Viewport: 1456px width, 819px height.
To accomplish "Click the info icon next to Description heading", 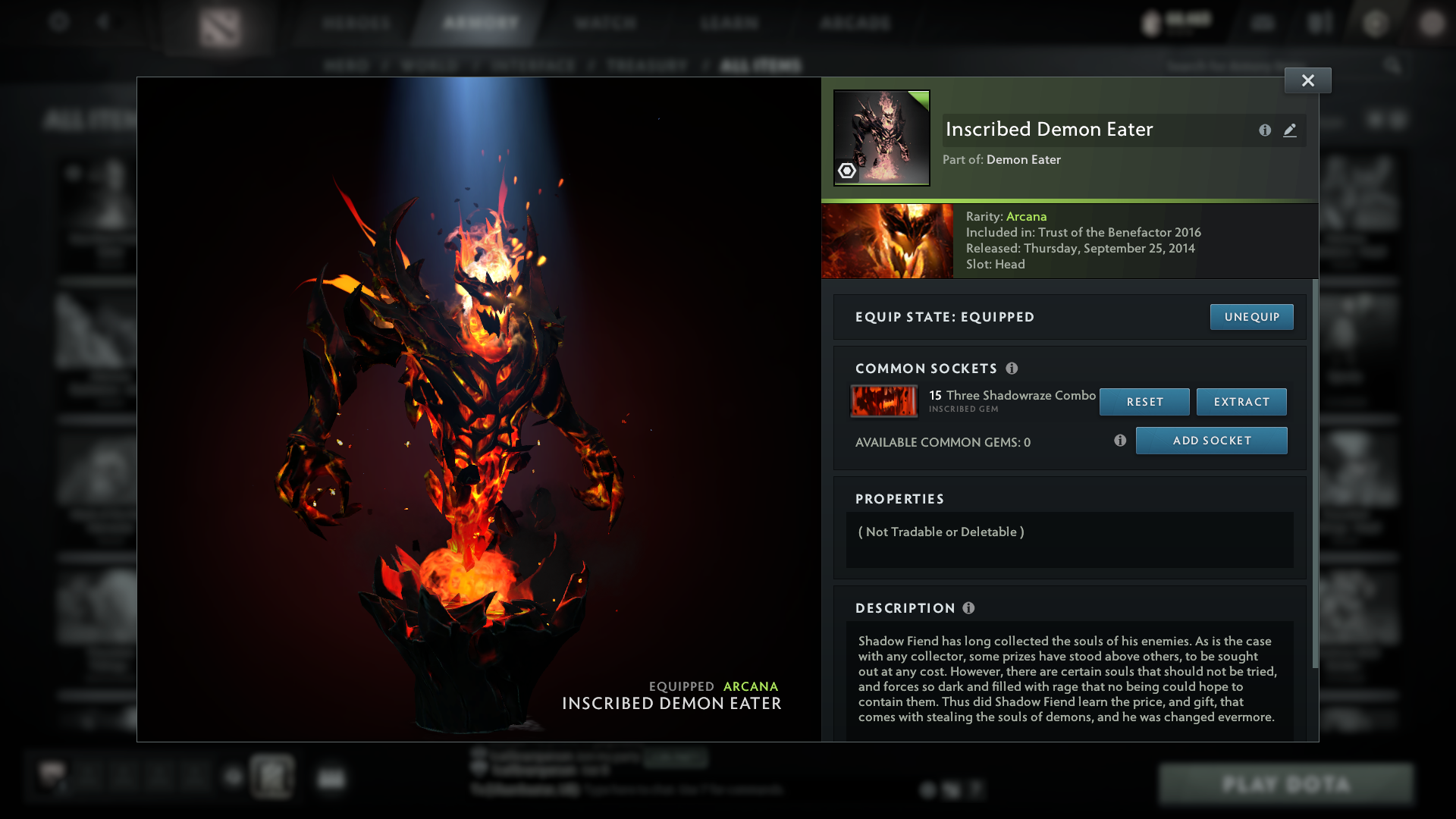I will tap(969, 607).
